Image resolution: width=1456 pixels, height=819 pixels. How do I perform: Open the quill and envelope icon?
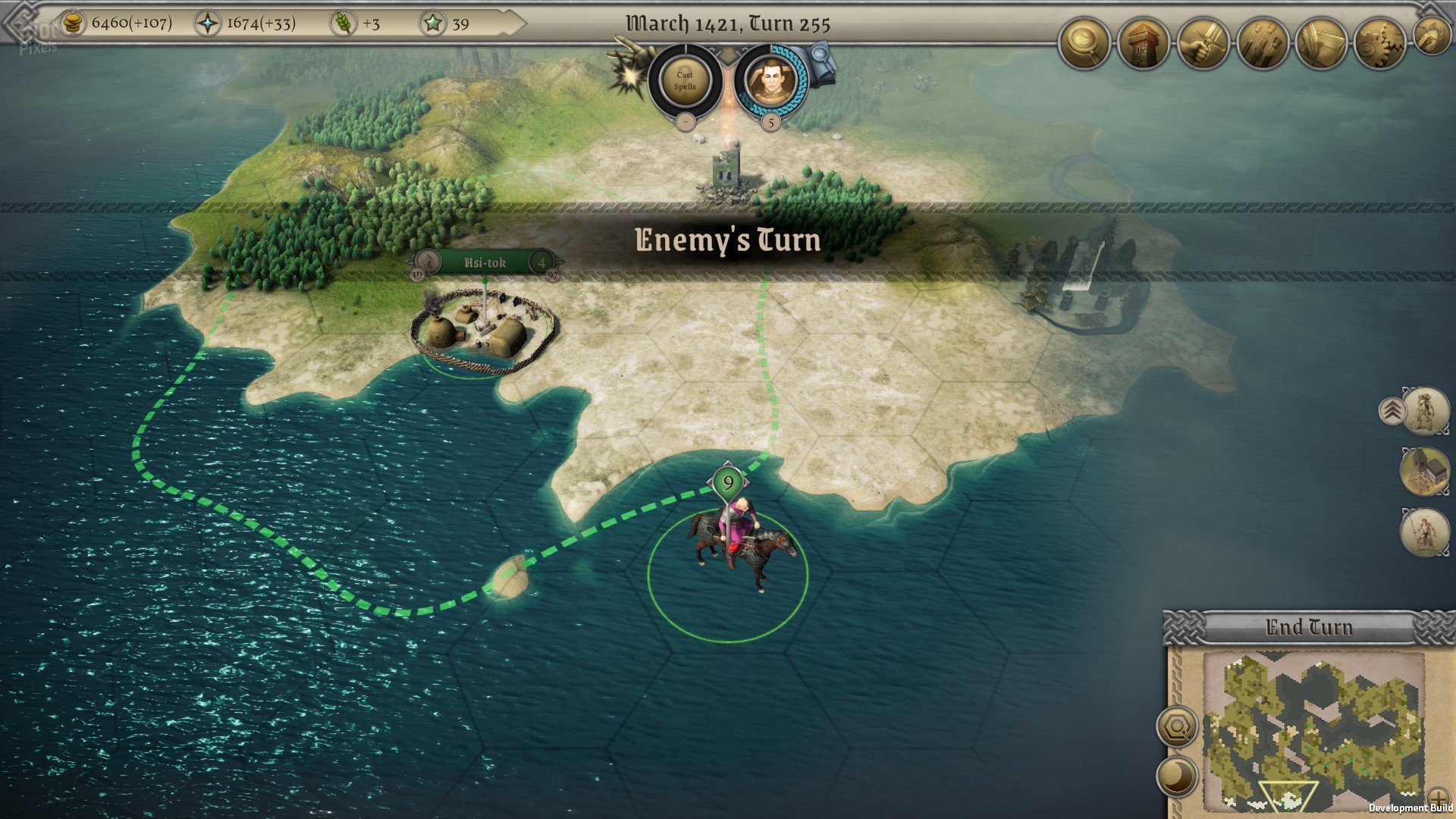(1321, 45)
